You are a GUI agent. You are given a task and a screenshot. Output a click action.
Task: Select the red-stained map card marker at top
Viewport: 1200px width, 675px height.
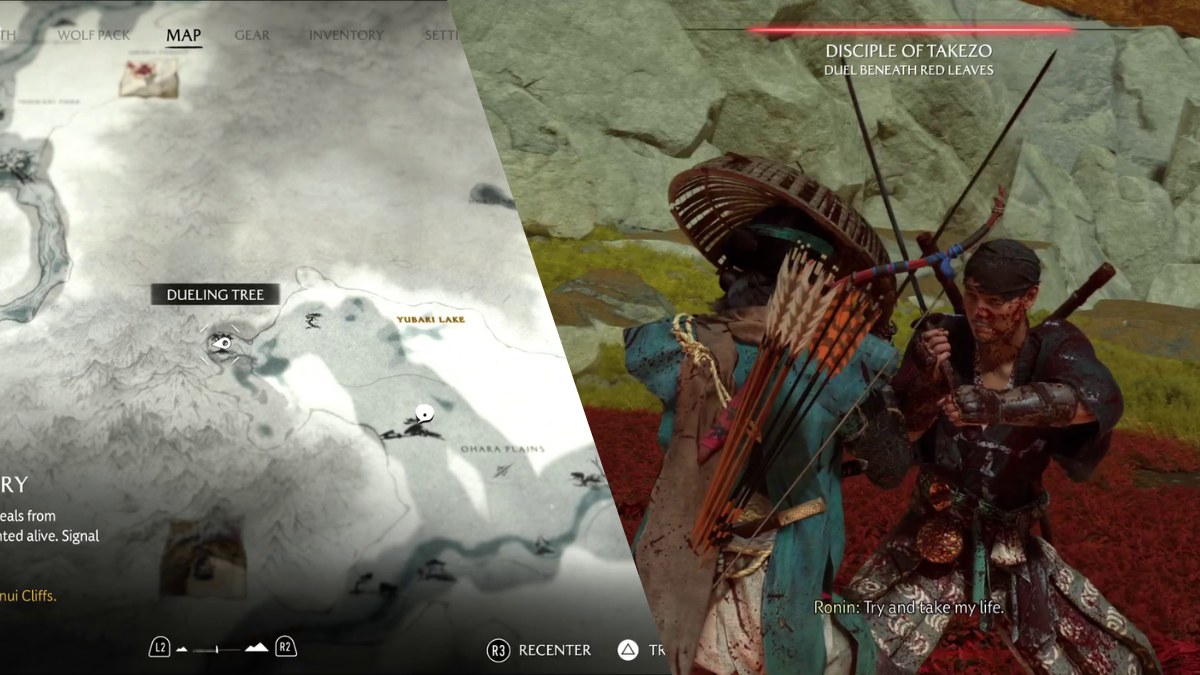click(x=148, y=77)
